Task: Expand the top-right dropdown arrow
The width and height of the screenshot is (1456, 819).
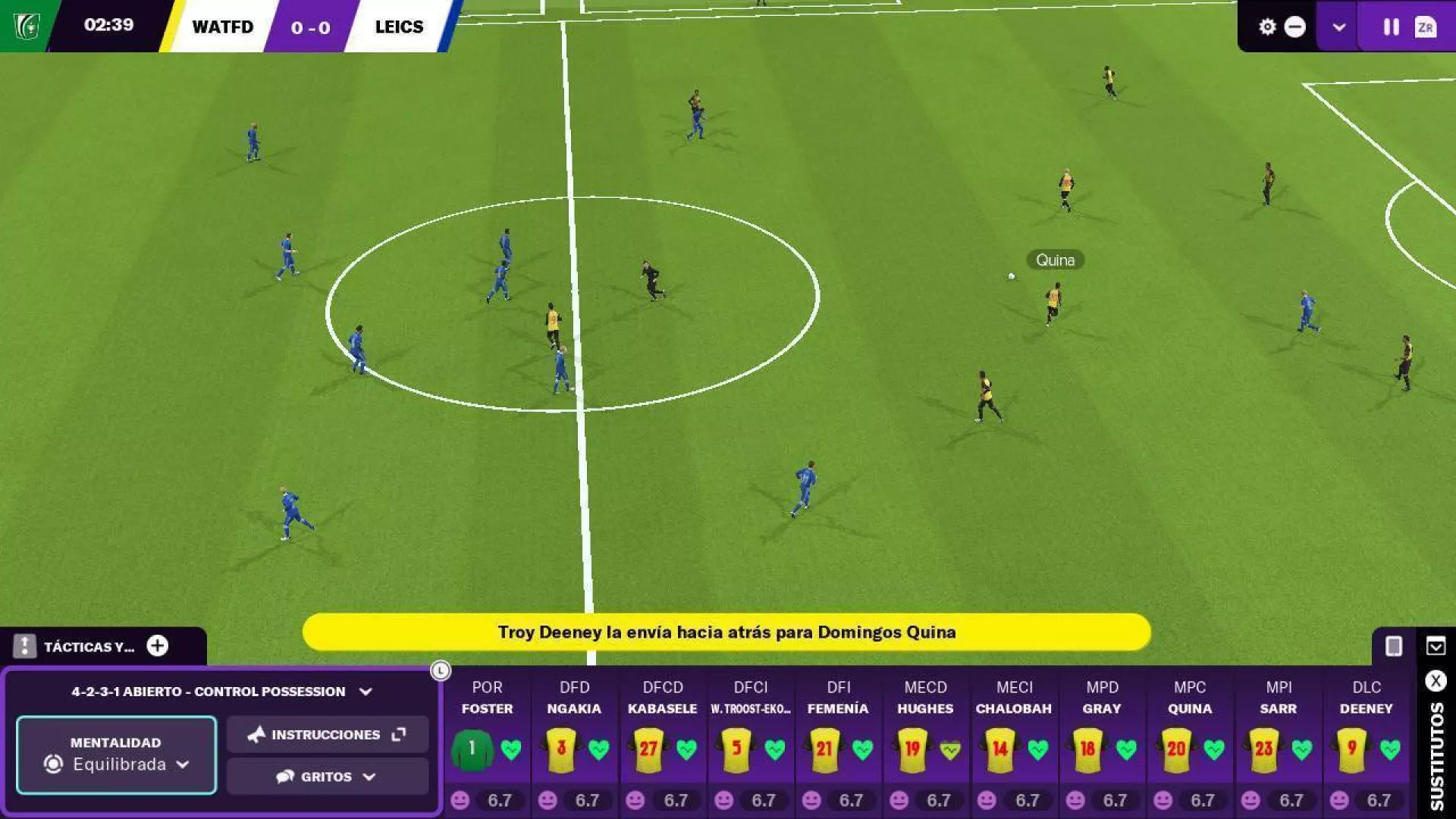Action: [1338, 27]
